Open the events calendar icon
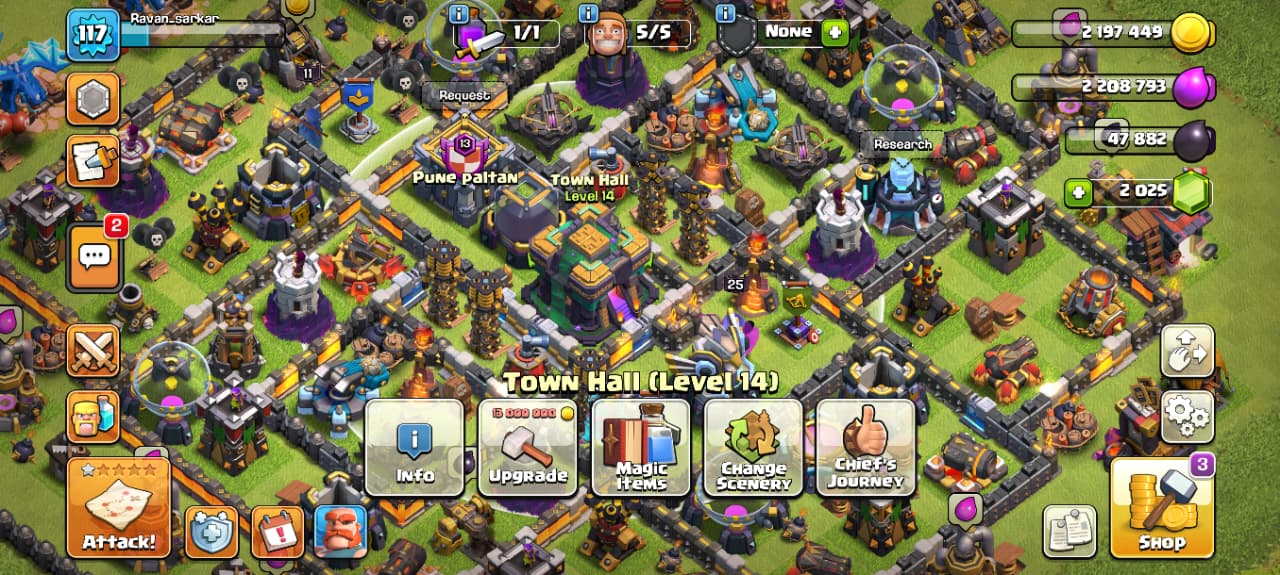1280x575 pixels. point(277,531)
